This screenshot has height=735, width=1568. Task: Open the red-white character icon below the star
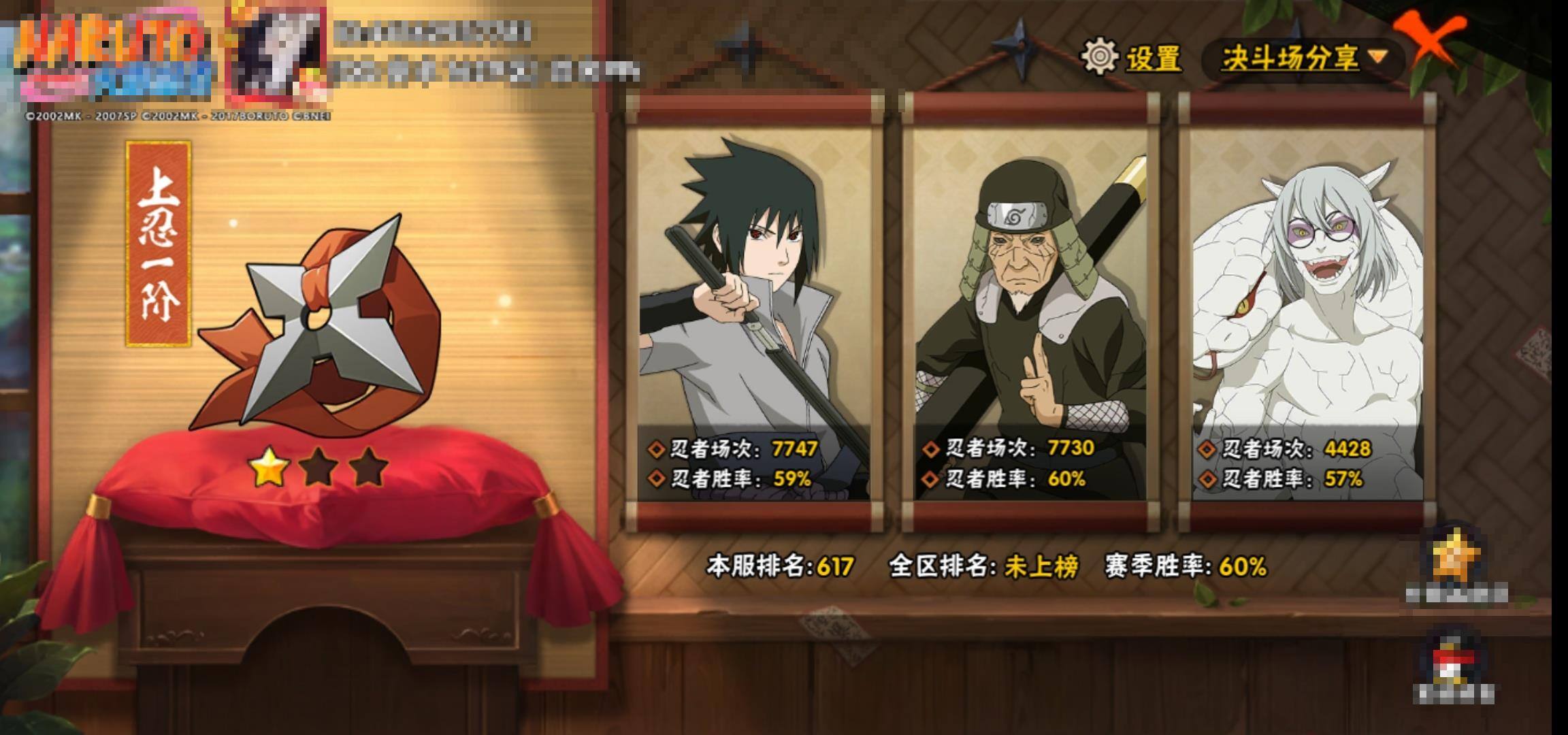click(1452, 660)
